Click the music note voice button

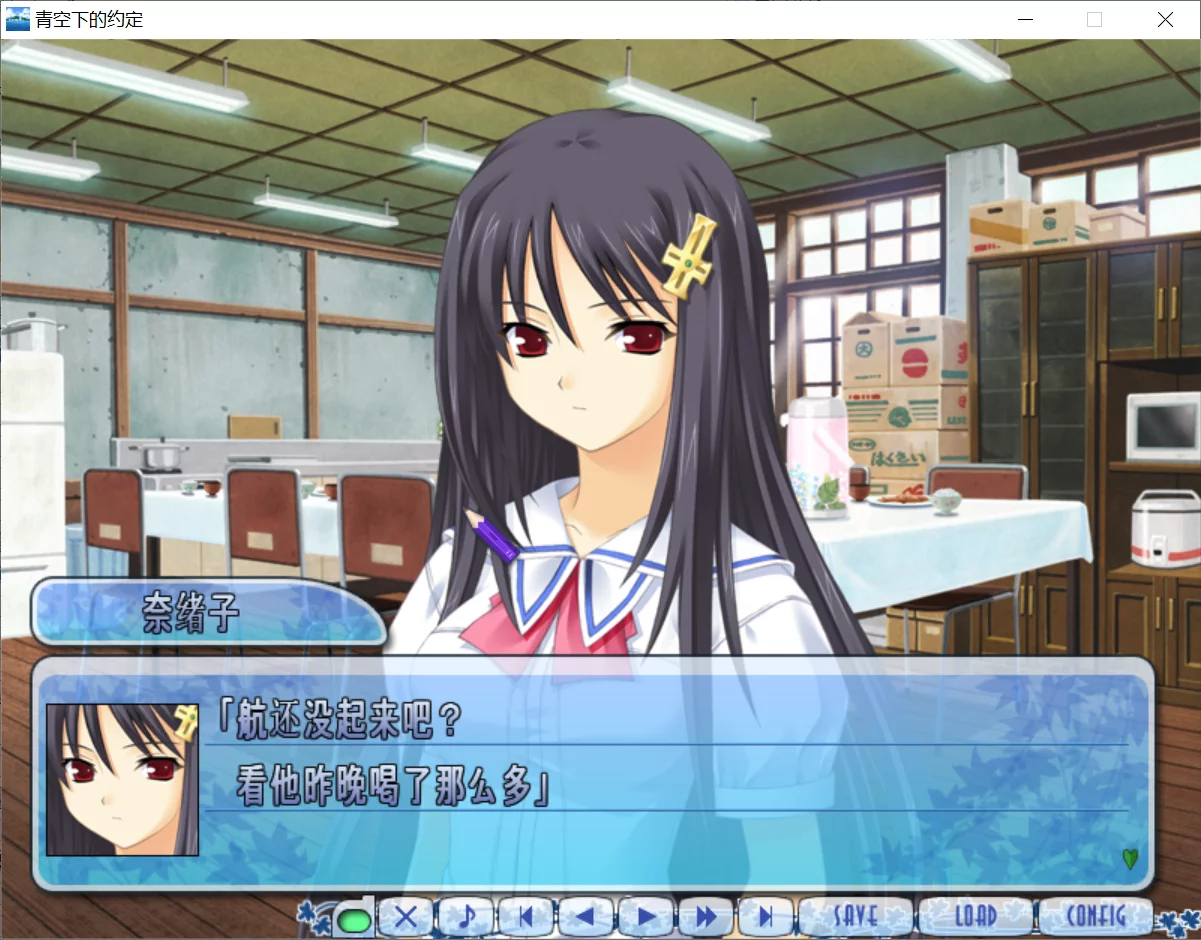465,916
